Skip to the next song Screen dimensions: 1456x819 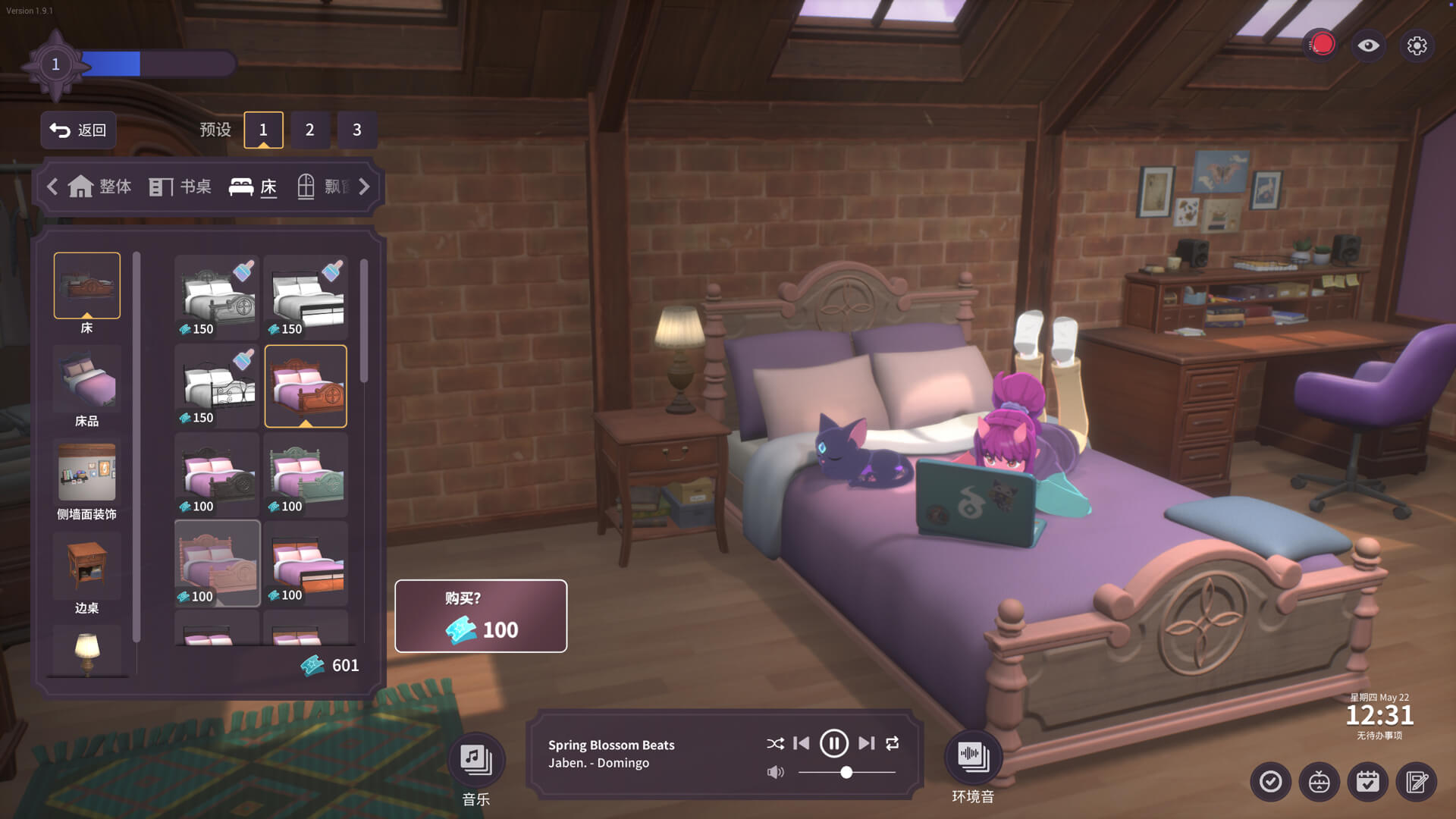coord(866,743)
